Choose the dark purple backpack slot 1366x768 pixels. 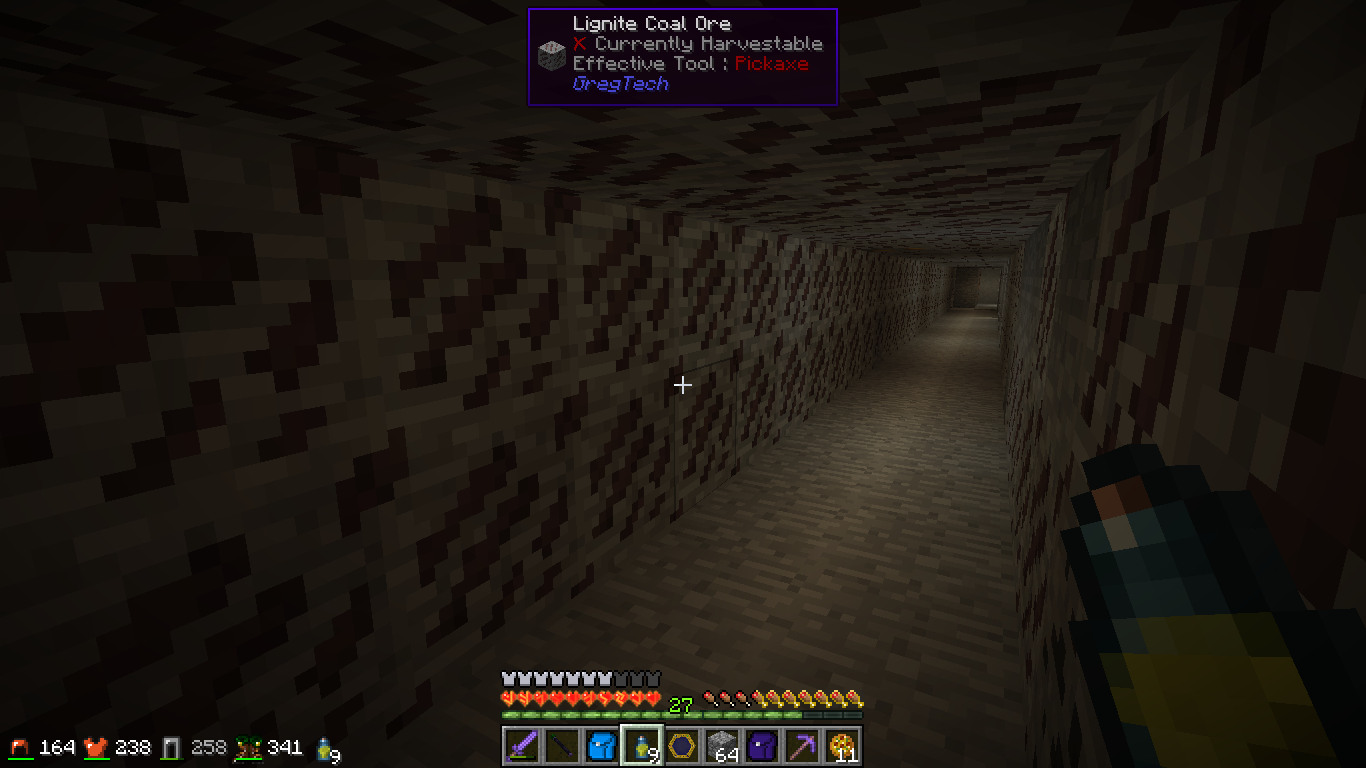(762, 746)
